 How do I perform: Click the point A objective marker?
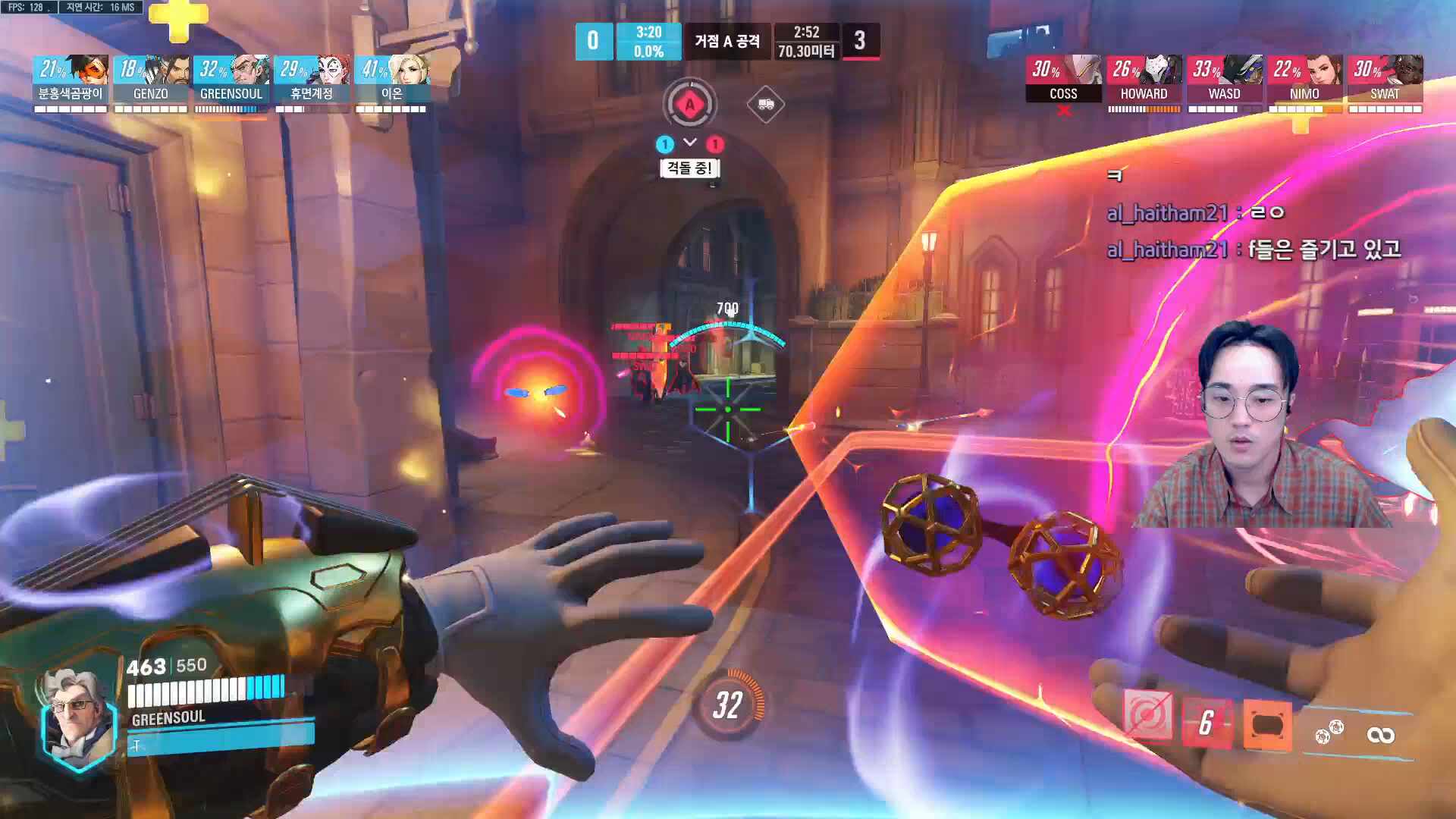[x=689, y=105]
